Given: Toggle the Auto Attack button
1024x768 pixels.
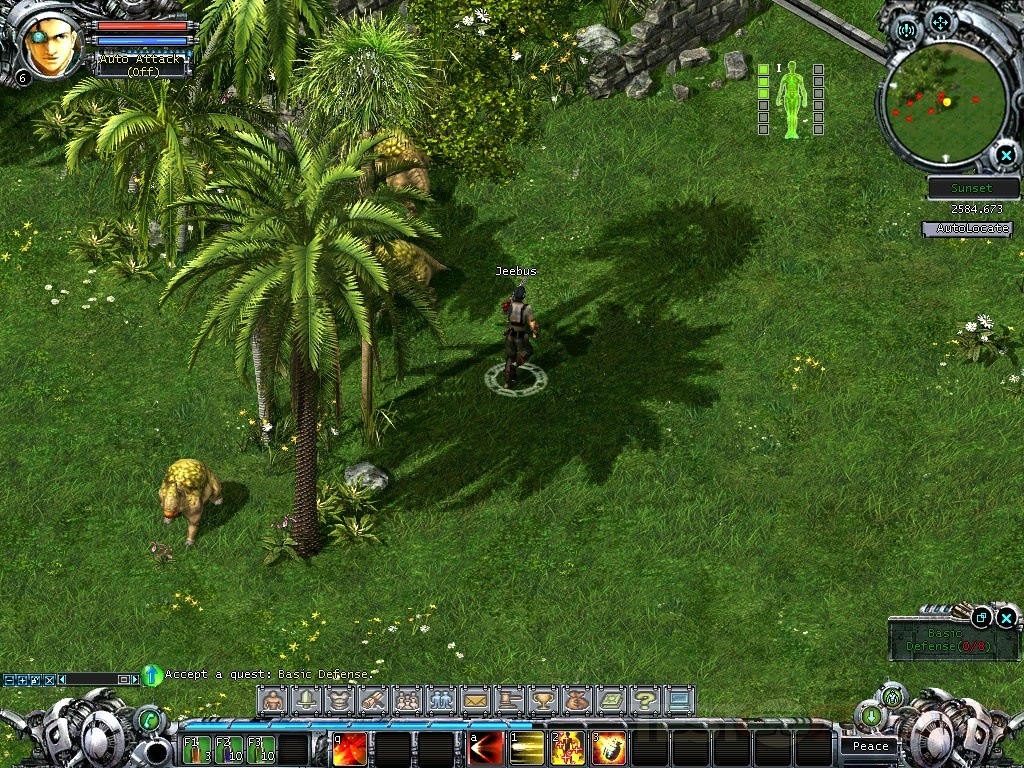Looking at the screenshot, I should pyautogui.click(x=141, y=65).
